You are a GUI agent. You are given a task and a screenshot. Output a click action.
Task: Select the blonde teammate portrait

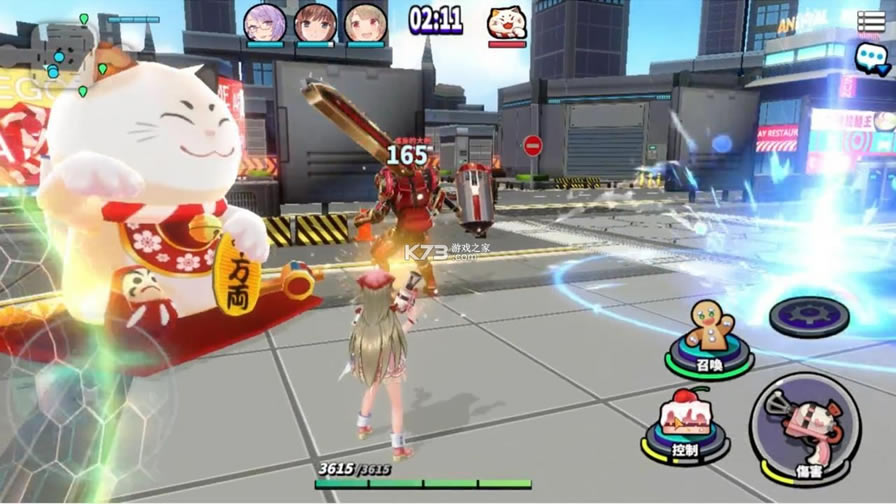point(365,23)
